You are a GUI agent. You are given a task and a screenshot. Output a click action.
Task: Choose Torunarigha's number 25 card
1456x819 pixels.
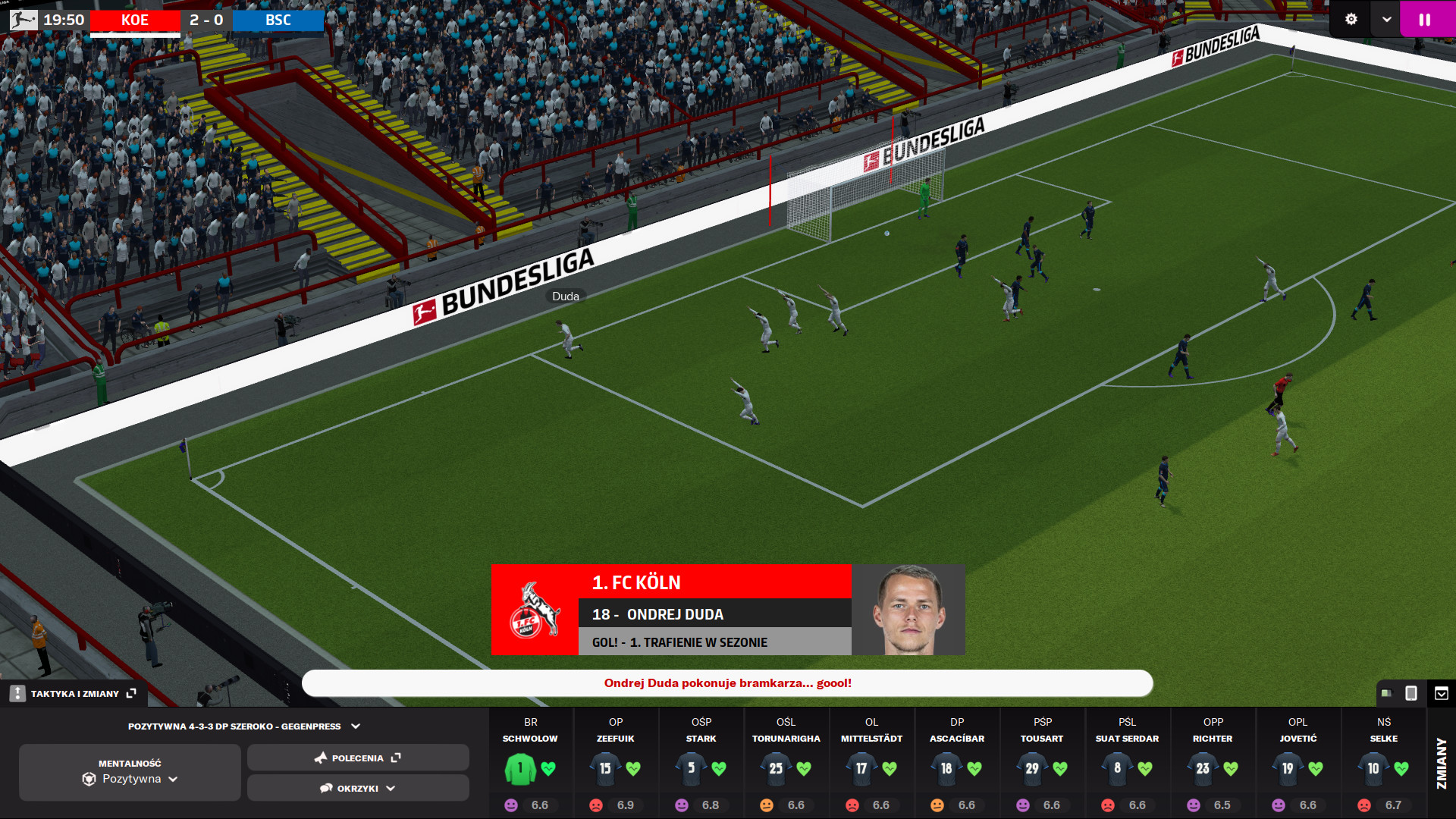776,768
